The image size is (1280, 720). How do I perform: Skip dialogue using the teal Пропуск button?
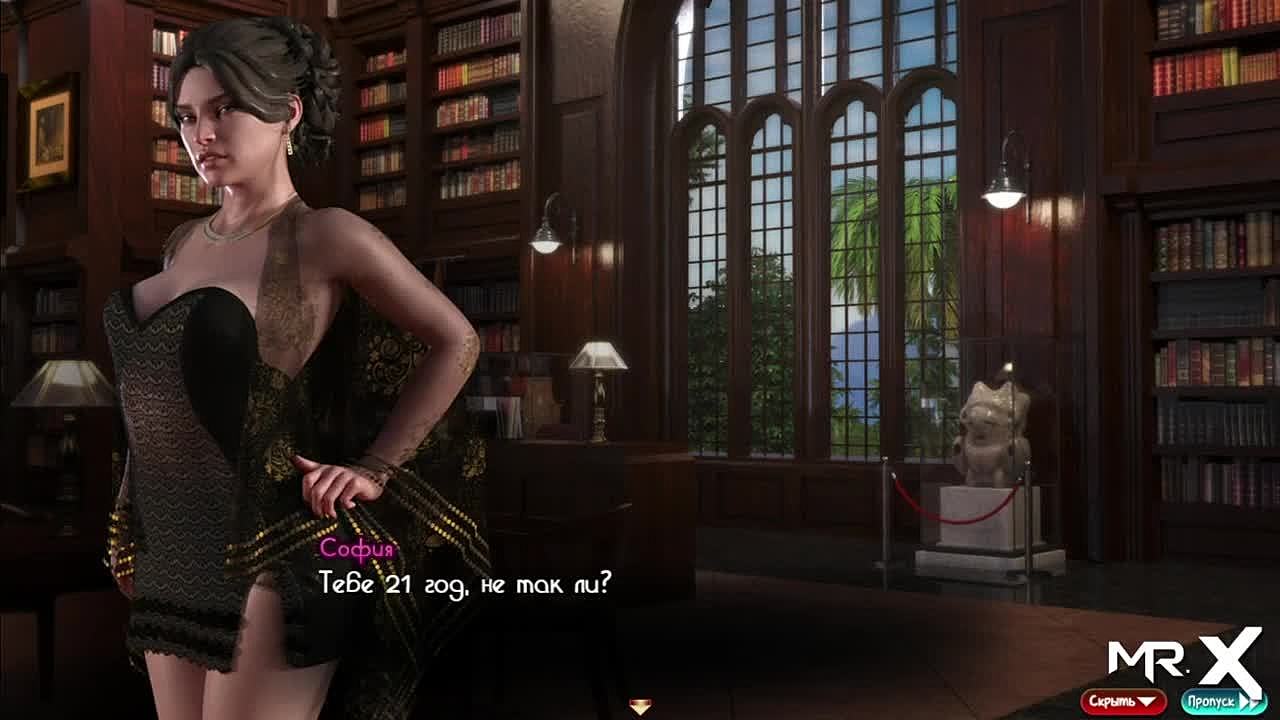(x=1223, y=701)
